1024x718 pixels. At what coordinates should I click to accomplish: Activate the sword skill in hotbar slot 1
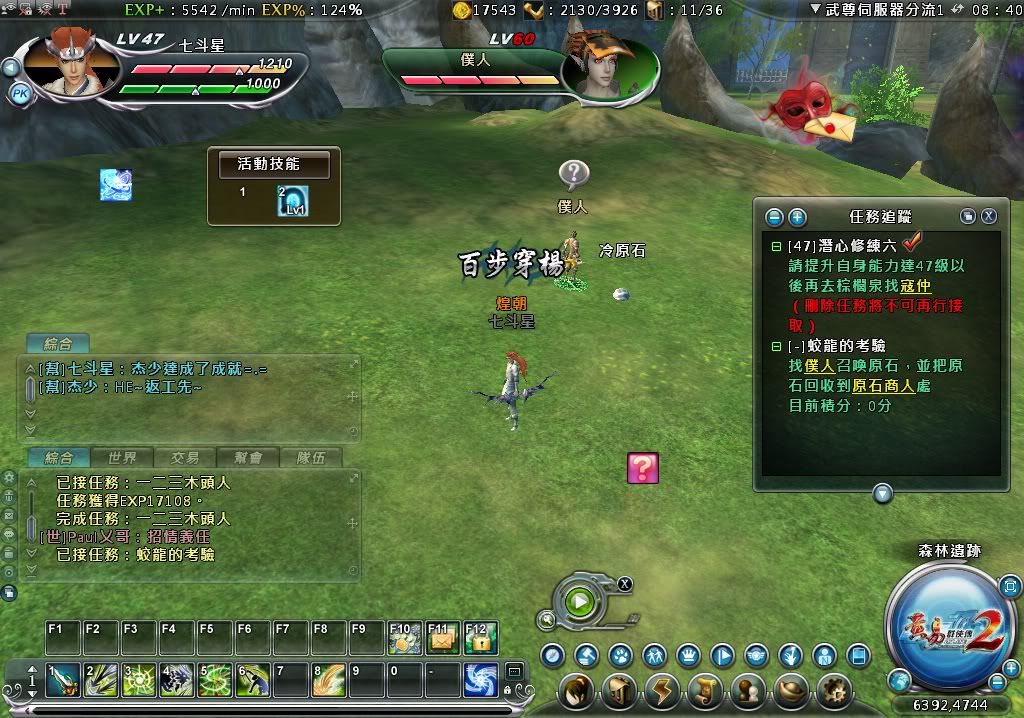(x=63, y=680)
